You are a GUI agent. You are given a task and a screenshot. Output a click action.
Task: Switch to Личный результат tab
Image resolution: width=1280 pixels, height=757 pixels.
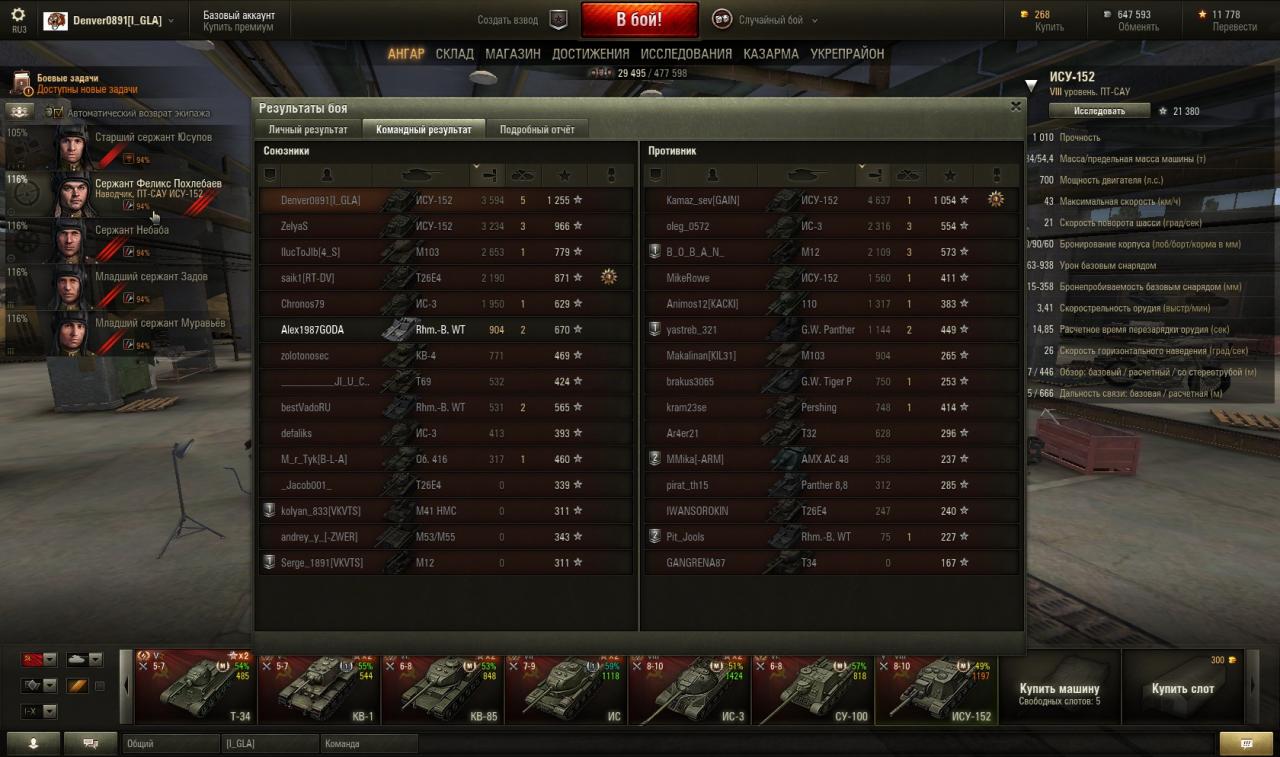coord(308,129)
